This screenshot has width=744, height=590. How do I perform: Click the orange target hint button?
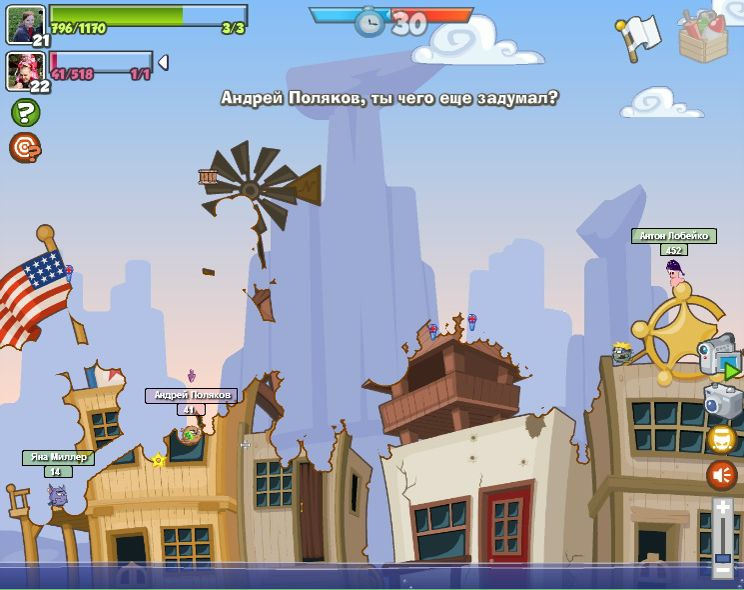pyautogui.click(x=25, y=147)
